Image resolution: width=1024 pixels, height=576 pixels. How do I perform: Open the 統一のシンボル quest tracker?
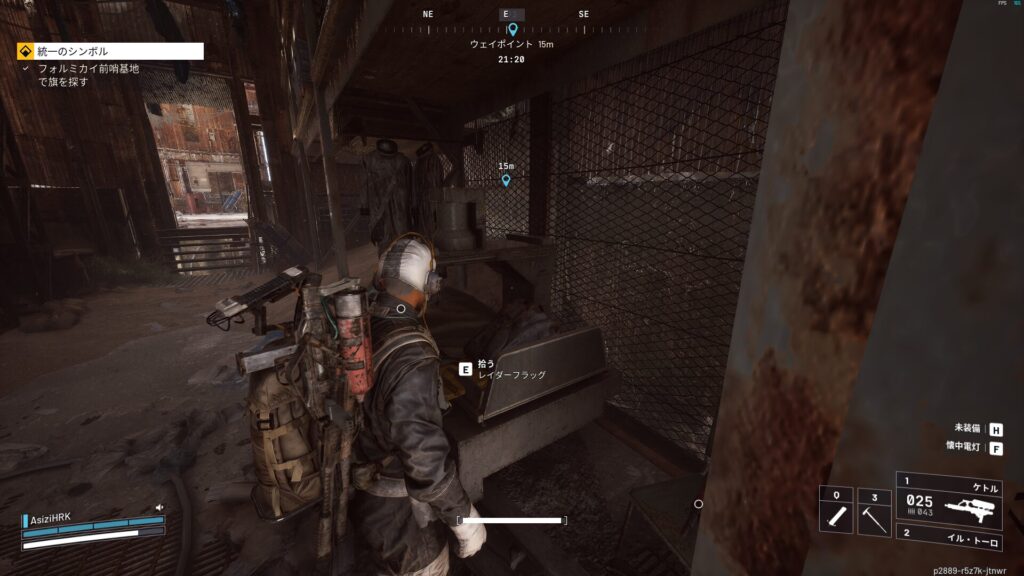tap(110, 51)
